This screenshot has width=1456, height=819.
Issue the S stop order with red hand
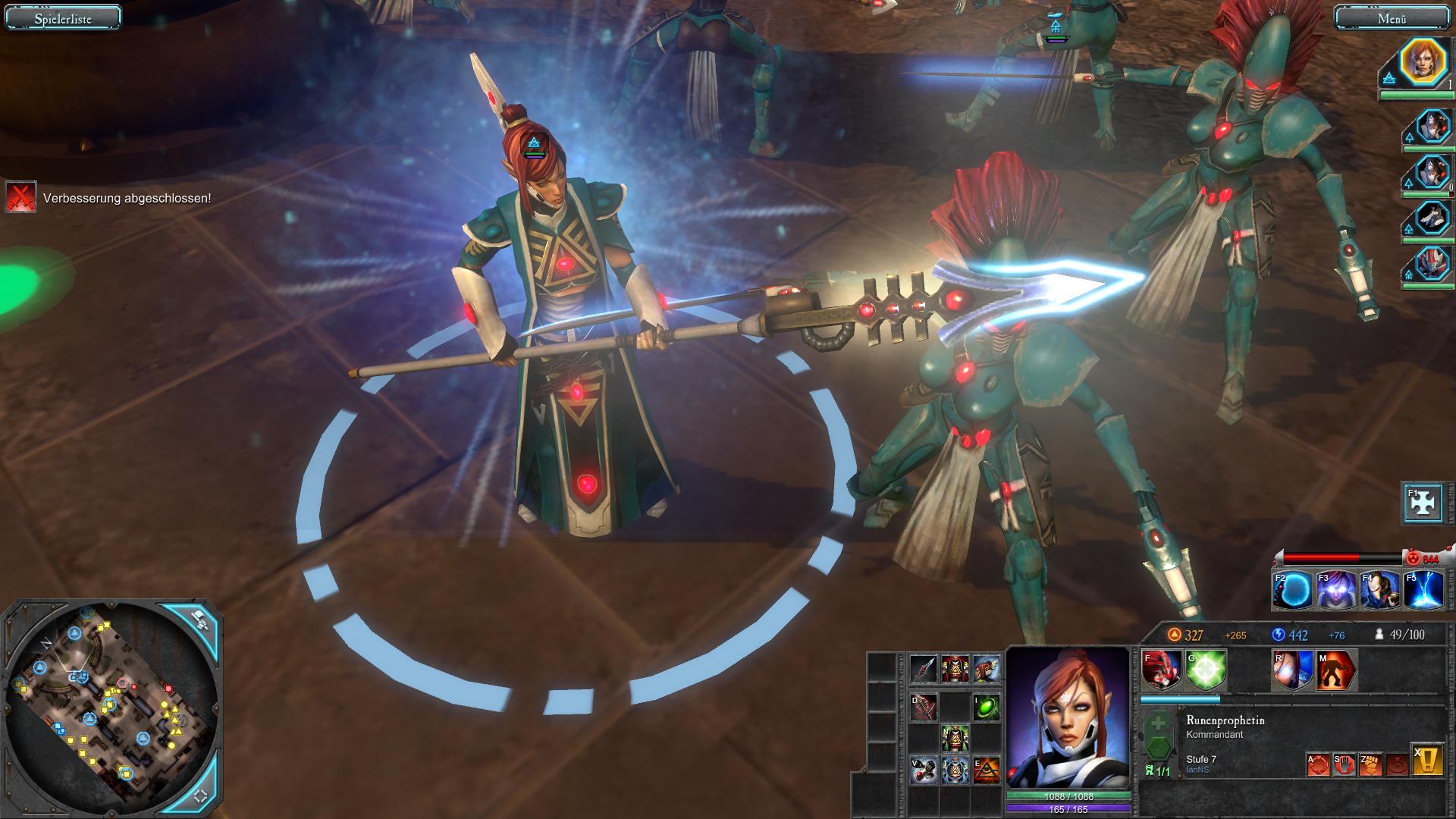pos(1345,764)
